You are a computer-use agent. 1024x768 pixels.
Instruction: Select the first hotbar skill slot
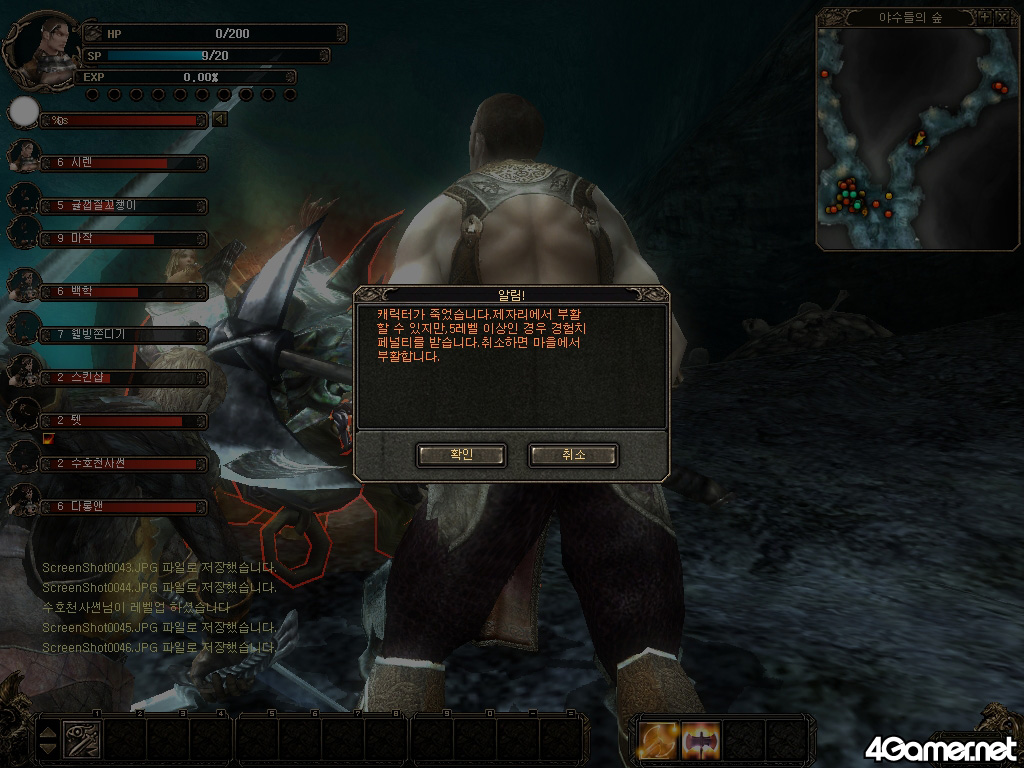pyautogui.click(x=81, y=739)
